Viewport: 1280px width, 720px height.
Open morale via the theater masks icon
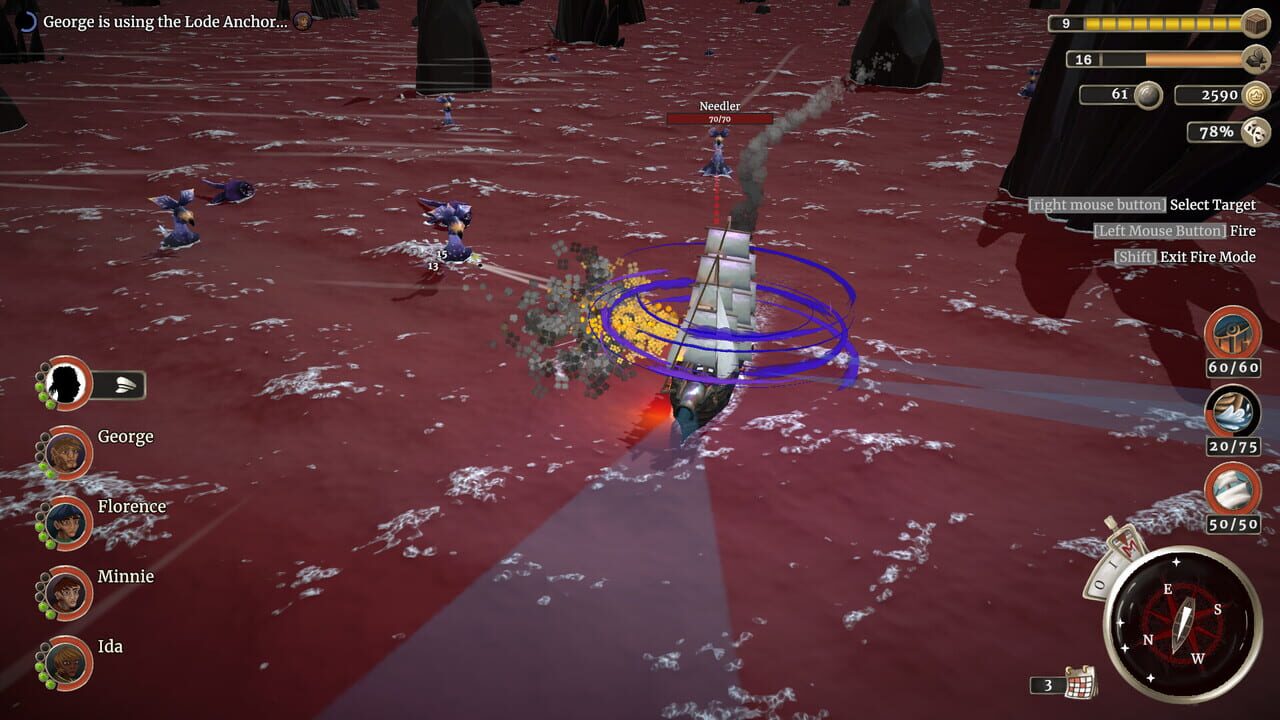click(x=1254, y=131)
